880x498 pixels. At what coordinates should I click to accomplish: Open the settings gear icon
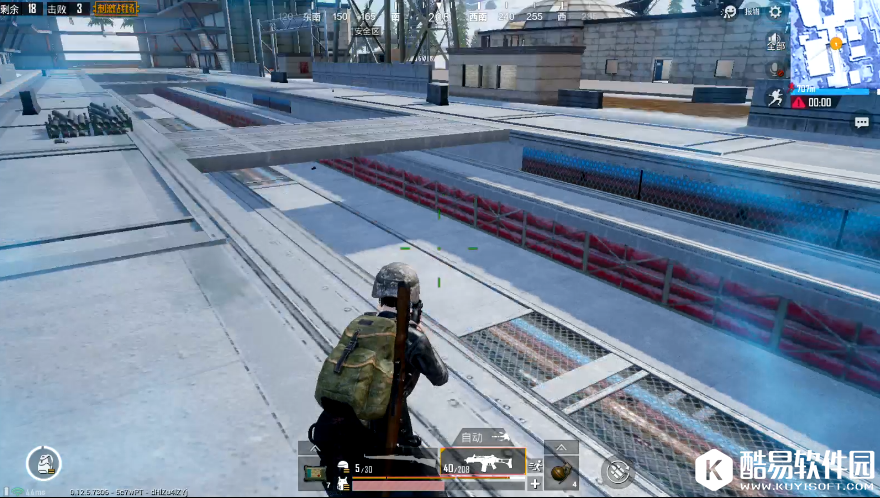774,12
